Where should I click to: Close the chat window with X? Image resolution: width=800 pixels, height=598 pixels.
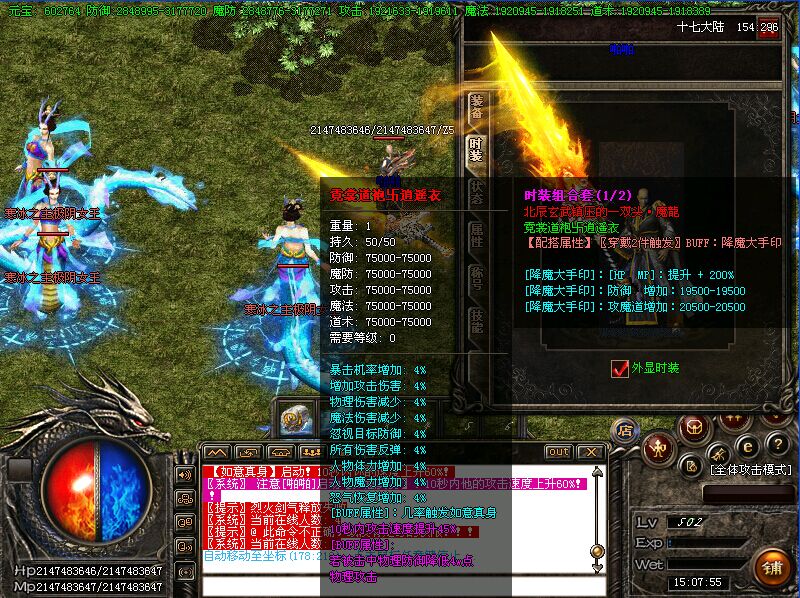590,452
